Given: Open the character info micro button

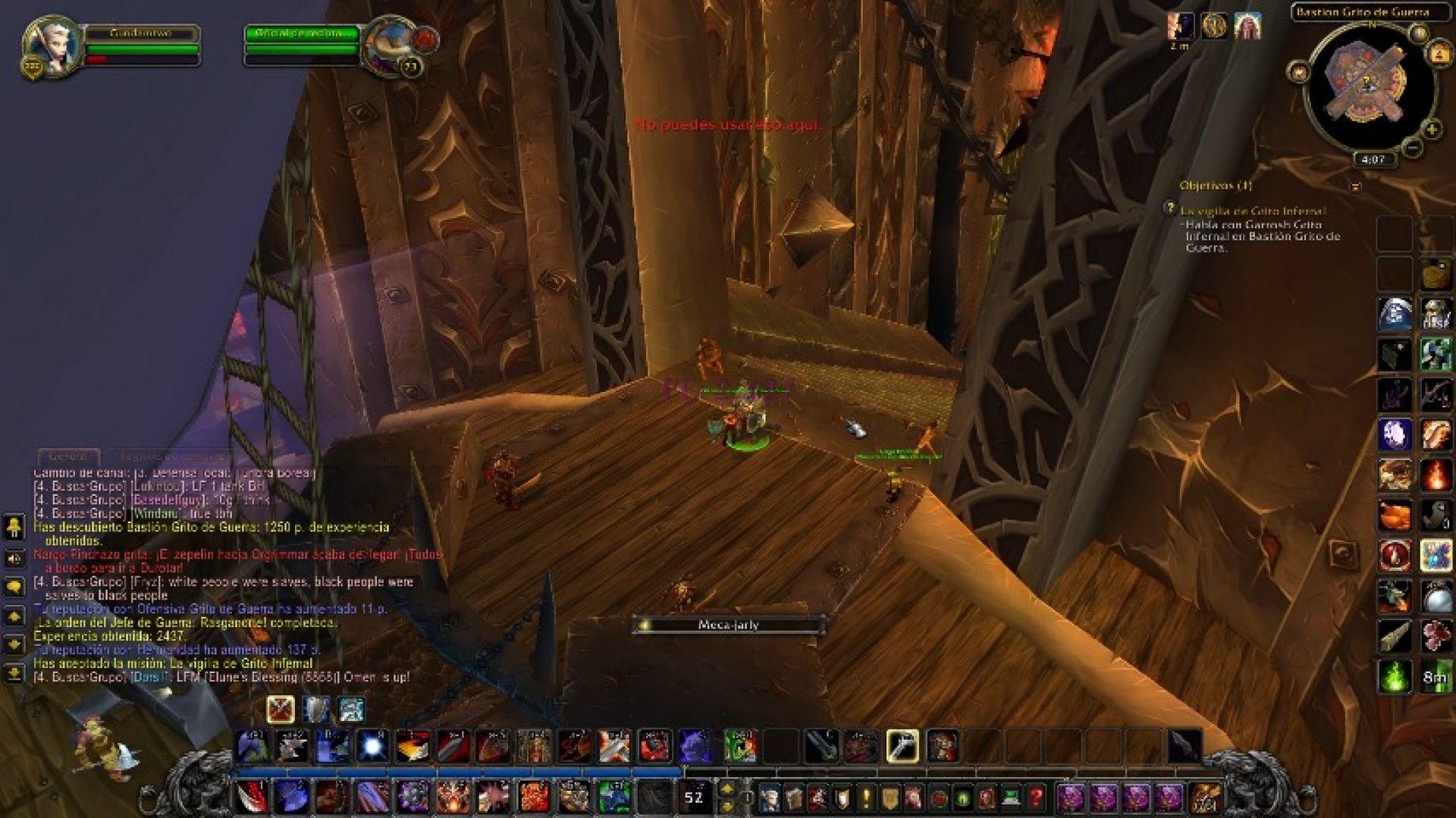Looking at the screenshot, I should [x=770, y=798].
